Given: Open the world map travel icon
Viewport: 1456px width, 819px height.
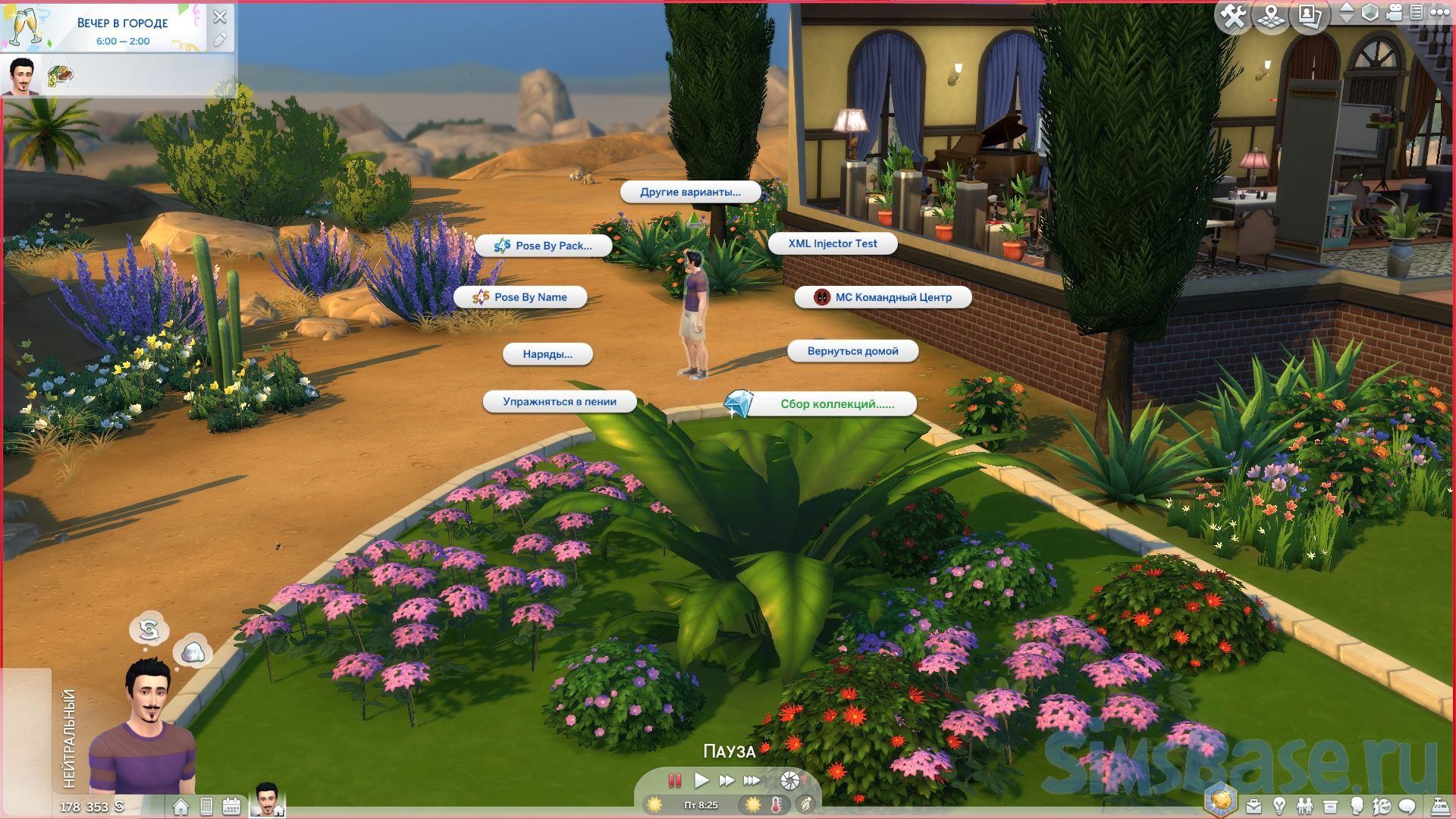Looking at the screenshot, I should tap(1272, 16).
